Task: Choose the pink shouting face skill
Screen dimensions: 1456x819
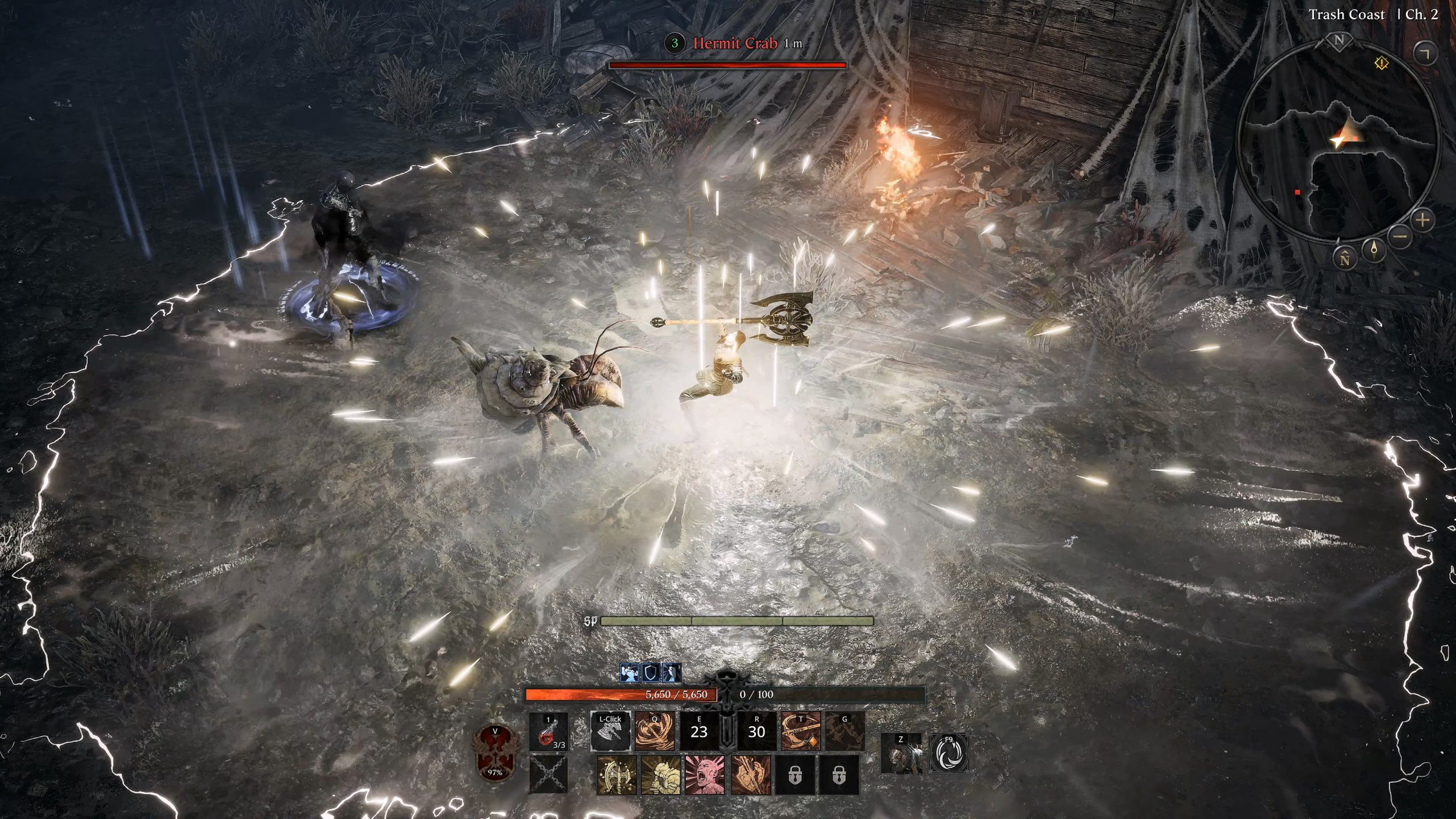Action: click(705, 775)
